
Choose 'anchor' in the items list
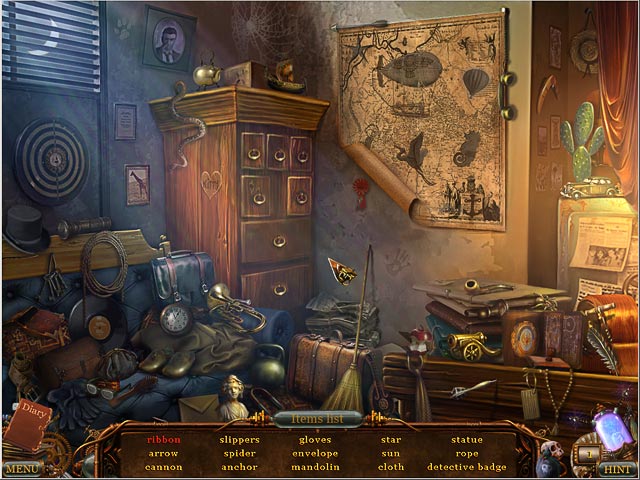239,467
